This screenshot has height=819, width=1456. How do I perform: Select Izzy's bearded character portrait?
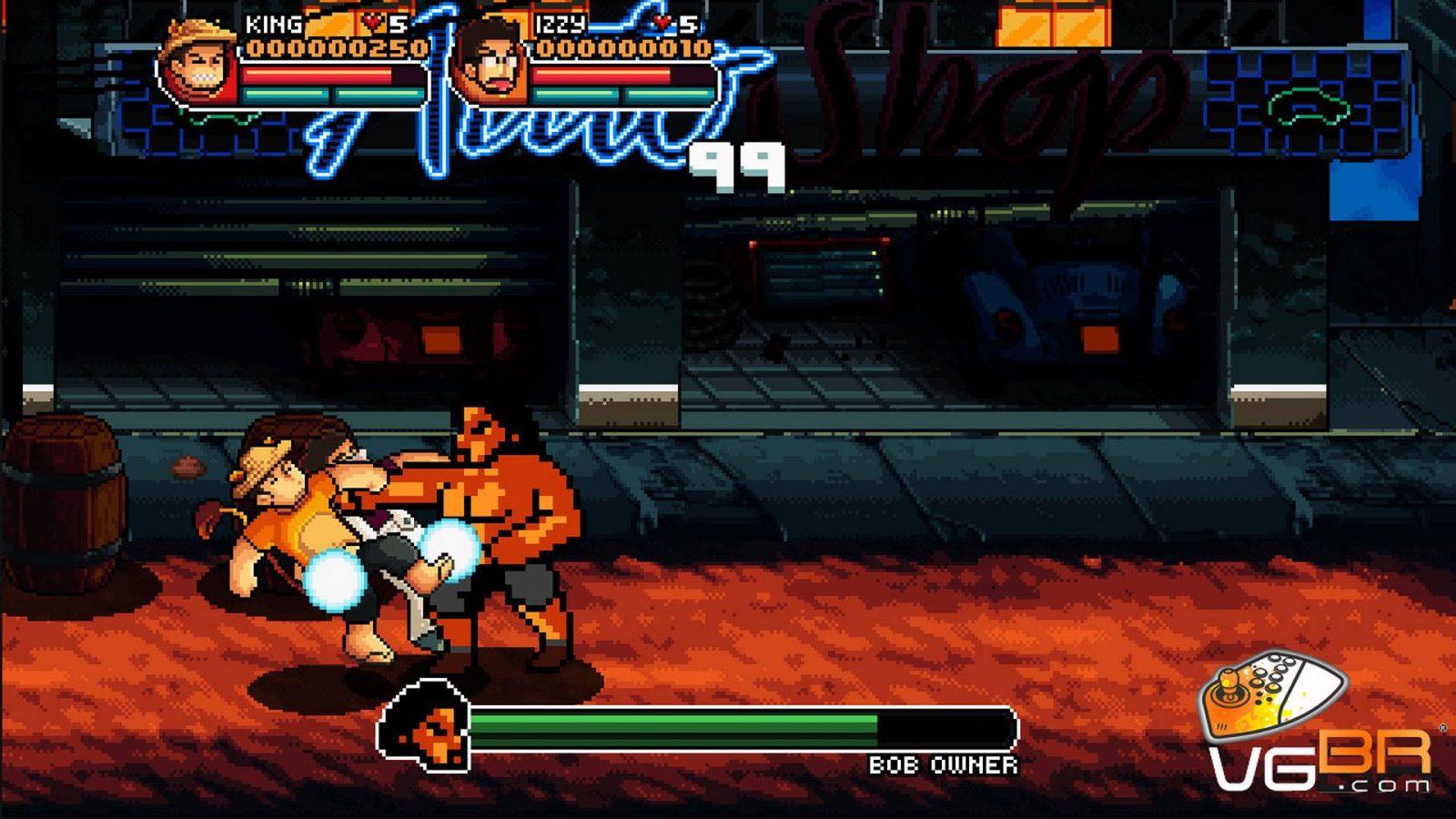click(490, 64)
